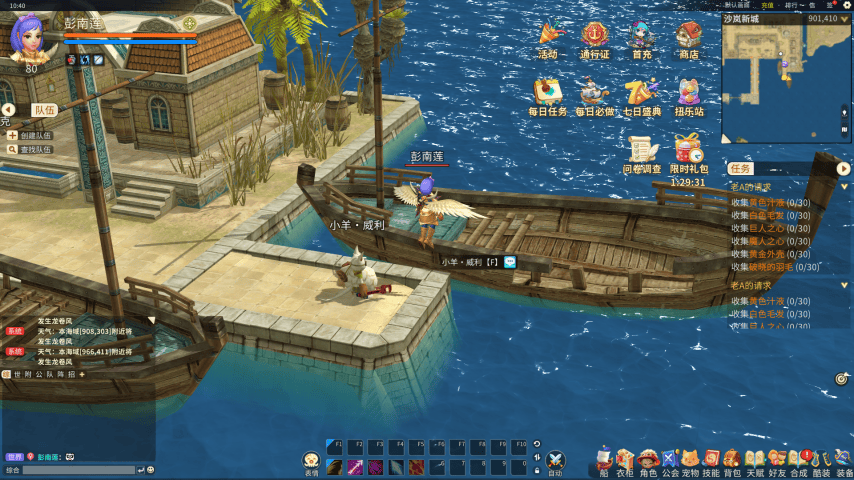Select the 任务 quest tracker tab
Viewport: 854px width, 480px height.
[741, 168]
